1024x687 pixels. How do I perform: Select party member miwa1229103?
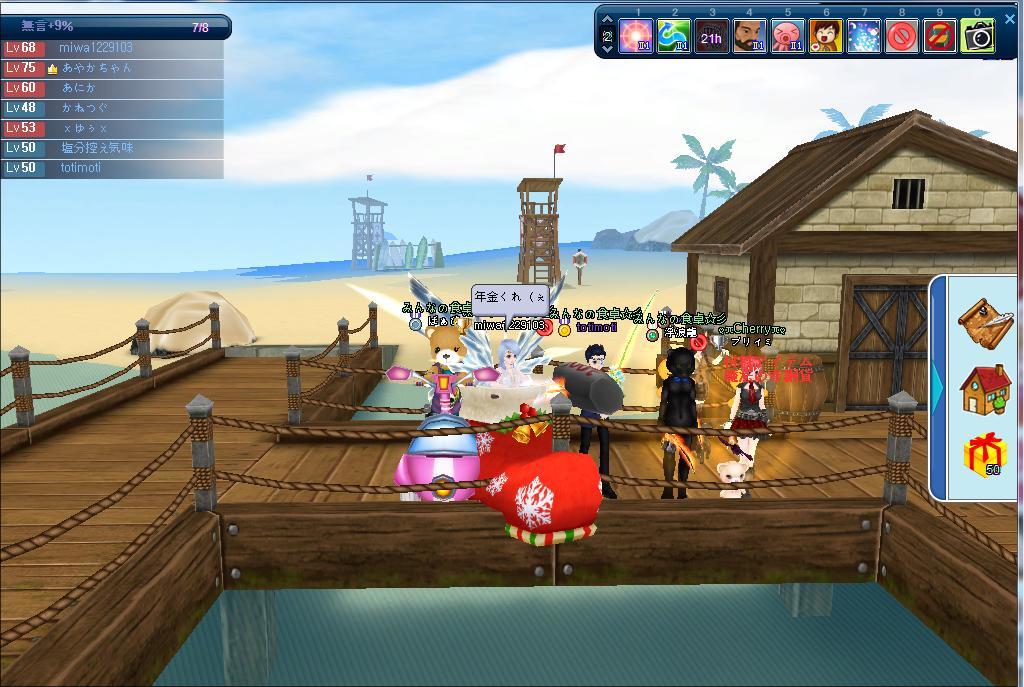click(95, 48)
